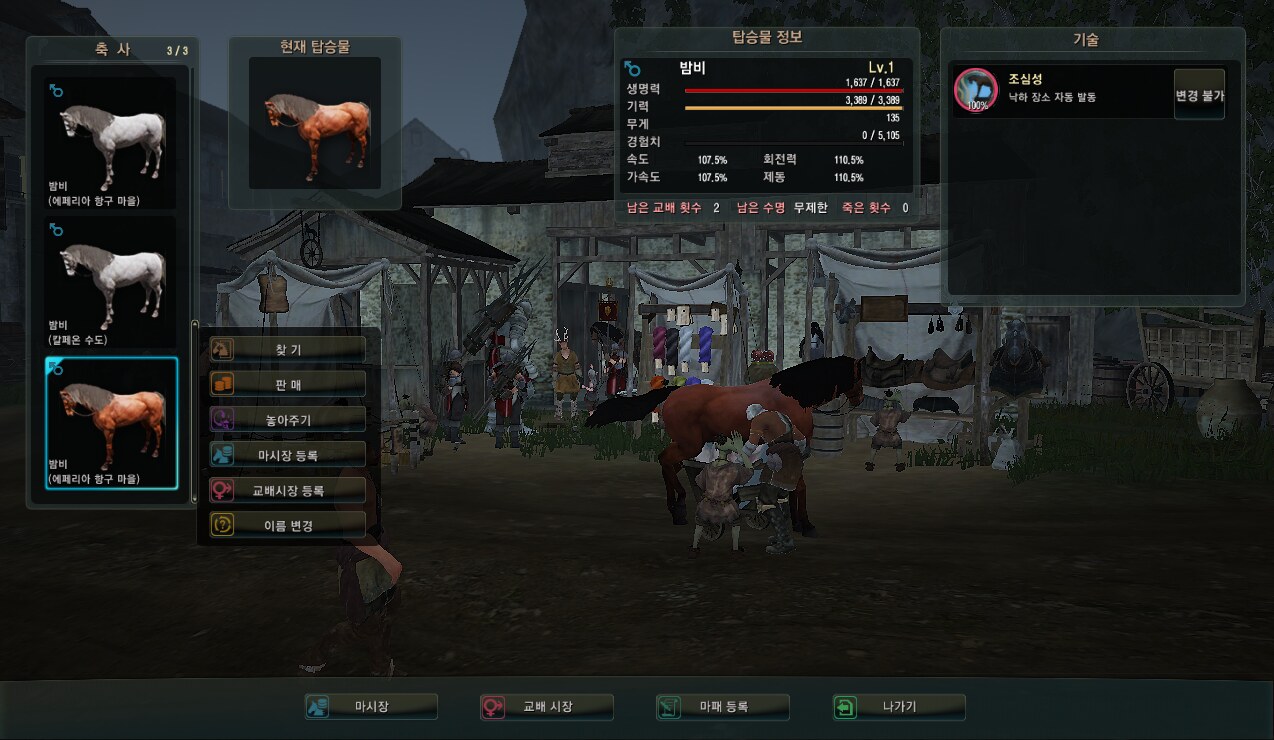Click the current mount portrait under 현재 탑승물
This screenshot has width=1274, height=740.
pos(315,122)
